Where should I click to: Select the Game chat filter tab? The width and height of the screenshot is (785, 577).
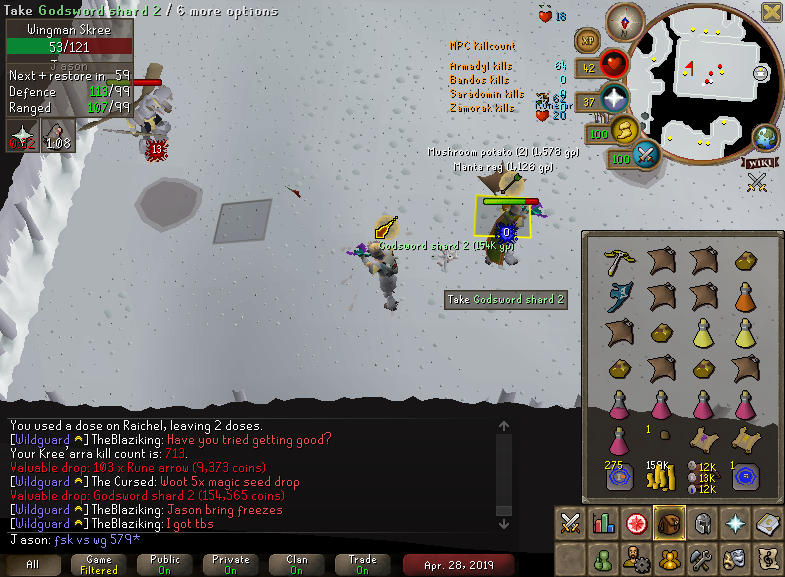99,564
